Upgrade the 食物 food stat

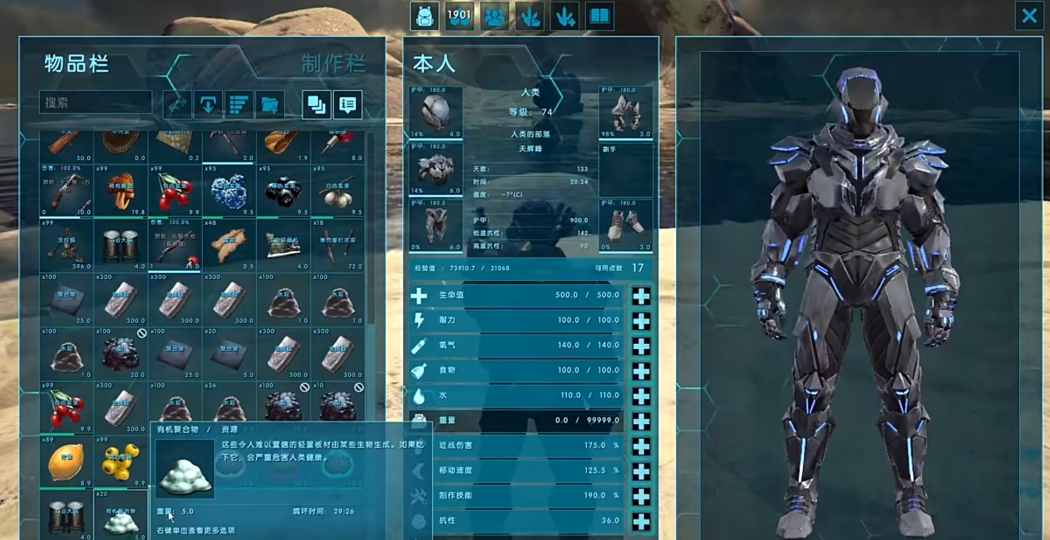(641, 371)
